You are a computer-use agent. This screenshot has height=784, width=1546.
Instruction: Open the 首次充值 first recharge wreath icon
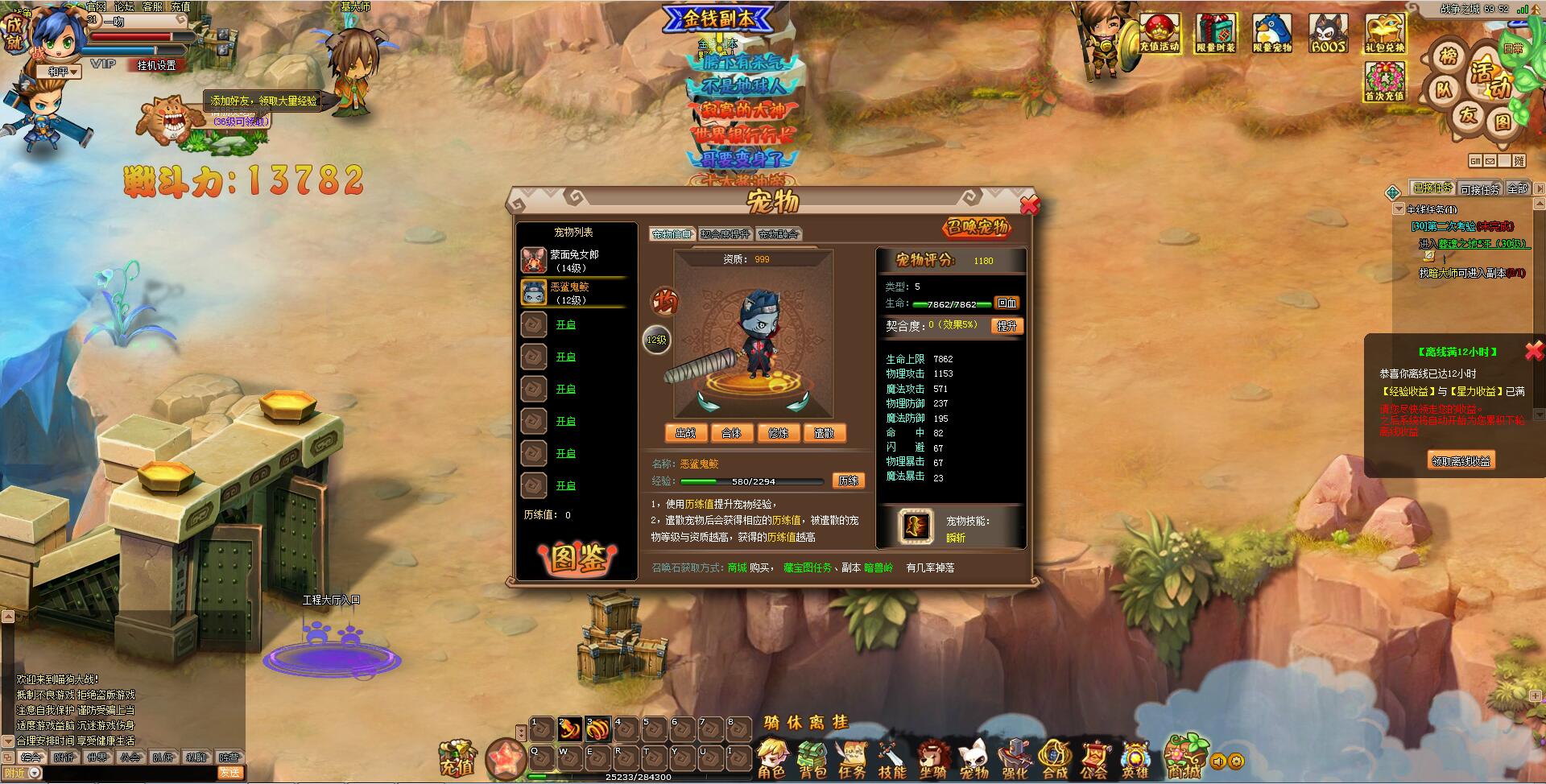tap(1387, 80)
